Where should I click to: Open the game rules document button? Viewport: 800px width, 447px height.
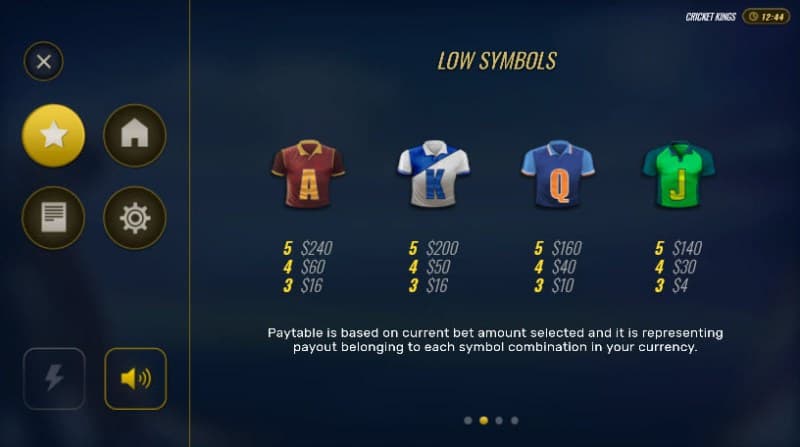pos(54,217)
